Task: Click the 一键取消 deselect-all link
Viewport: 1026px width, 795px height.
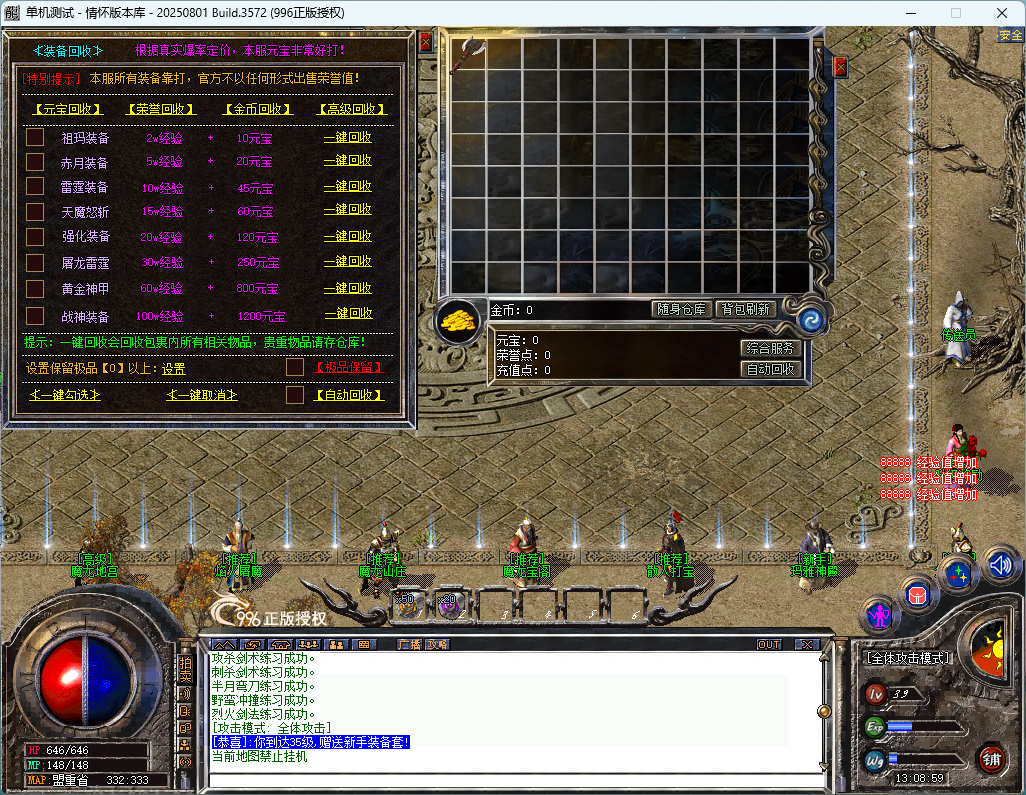Action: tap(202, 395)
